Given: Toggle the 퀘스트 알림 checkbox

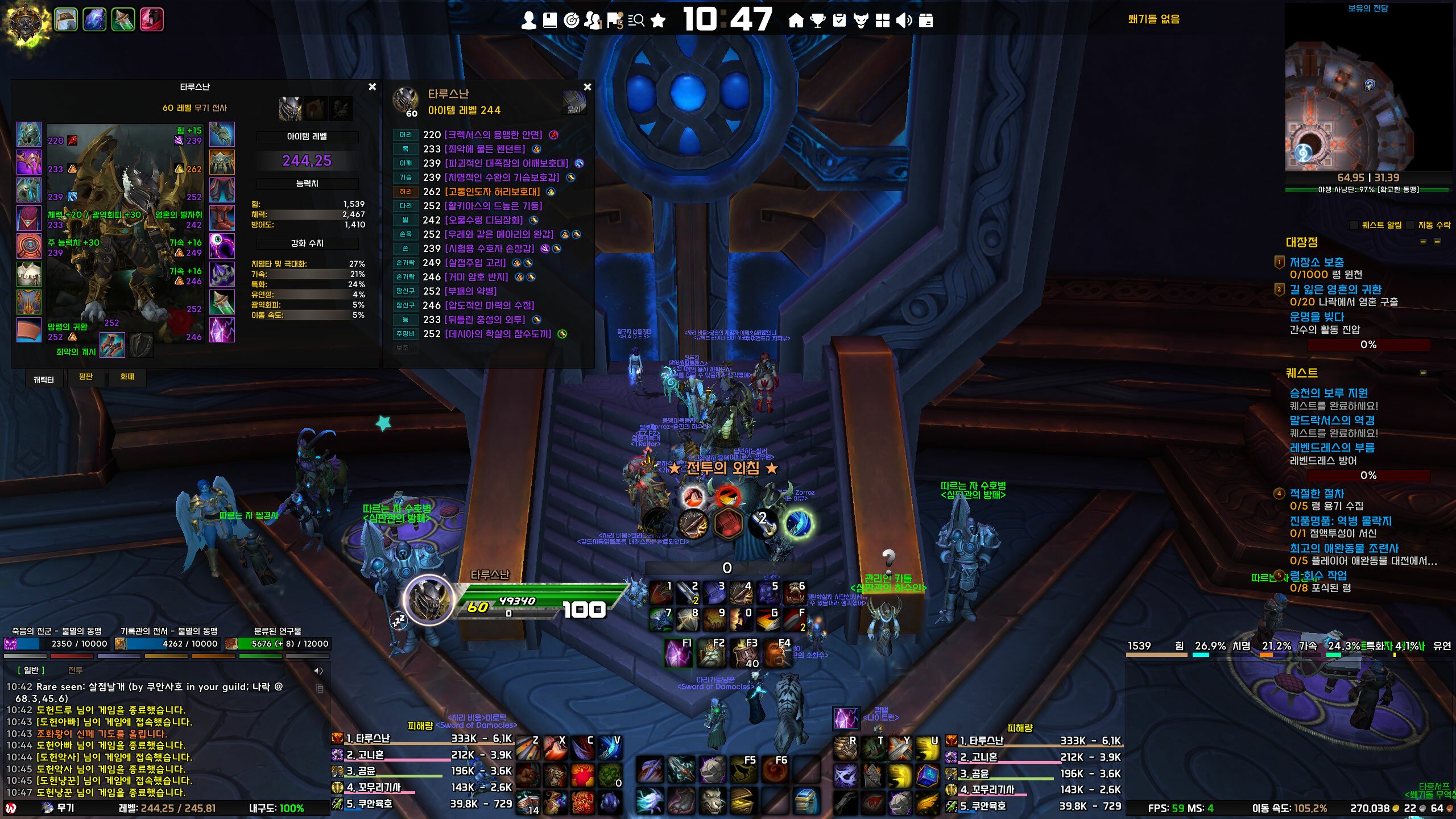Looking at the screenshot, I should click(1354, 225).
